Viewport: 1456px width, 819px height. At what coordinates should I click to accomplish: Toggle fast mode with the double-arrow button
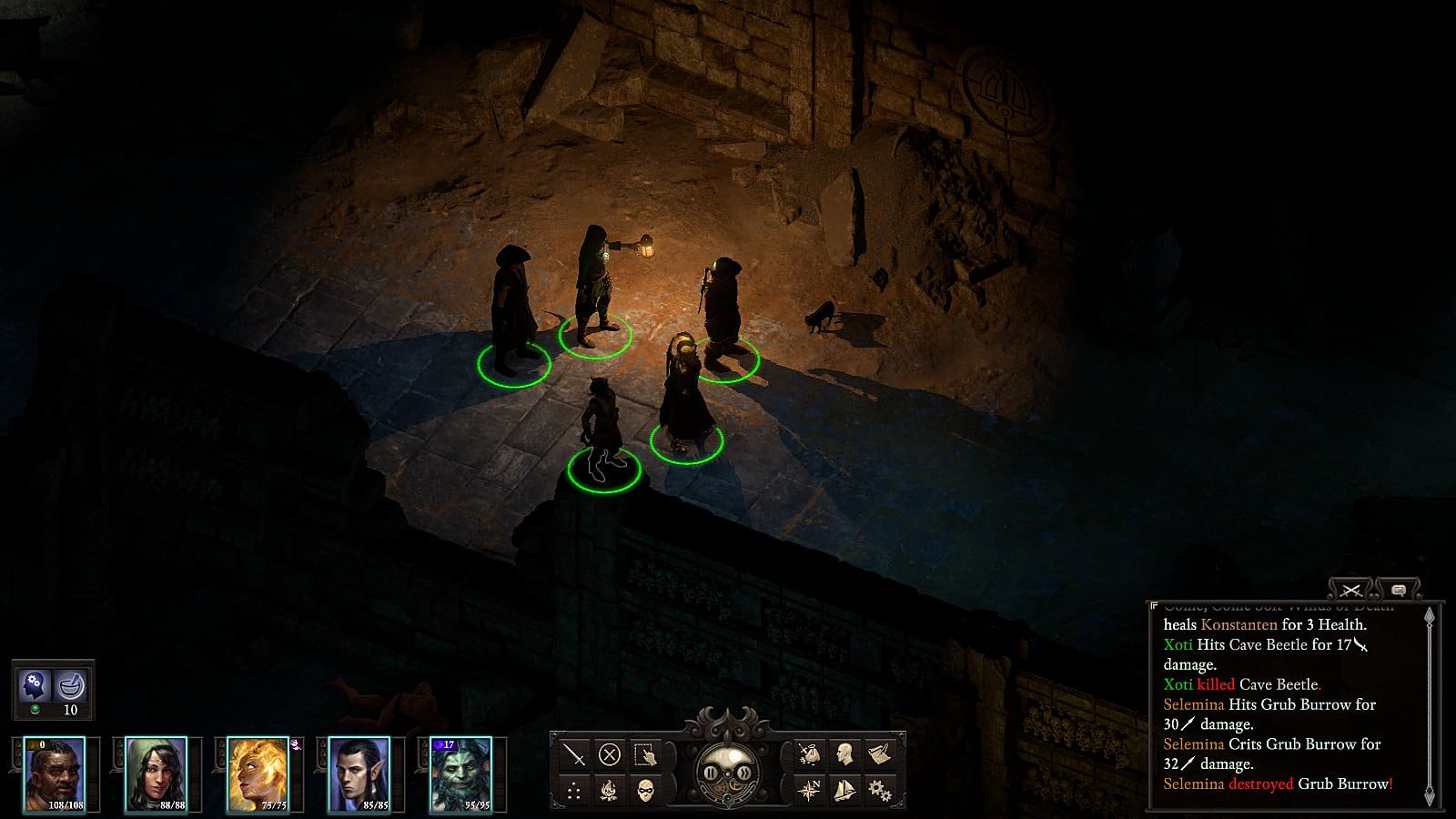click(x=743, y=774)
